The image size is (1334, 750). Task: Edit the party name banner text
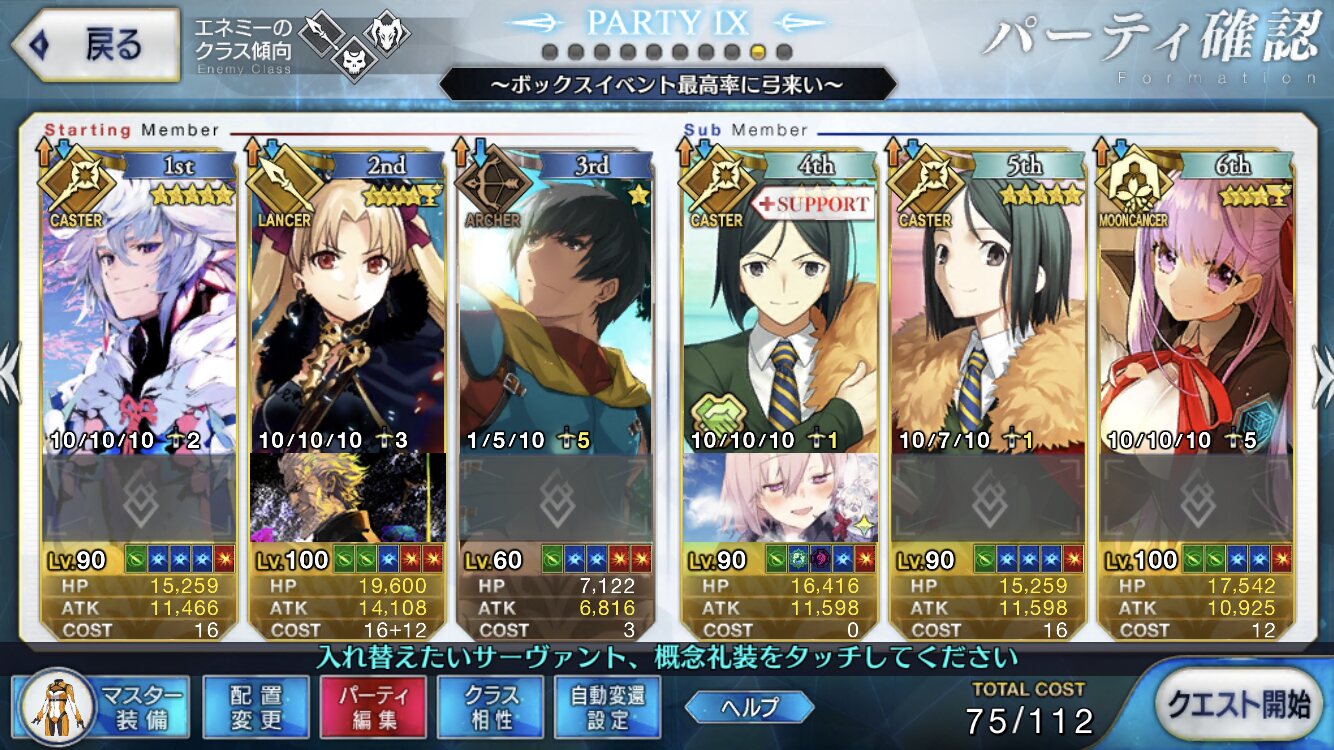pyautogui.click(x=665, y=84)
